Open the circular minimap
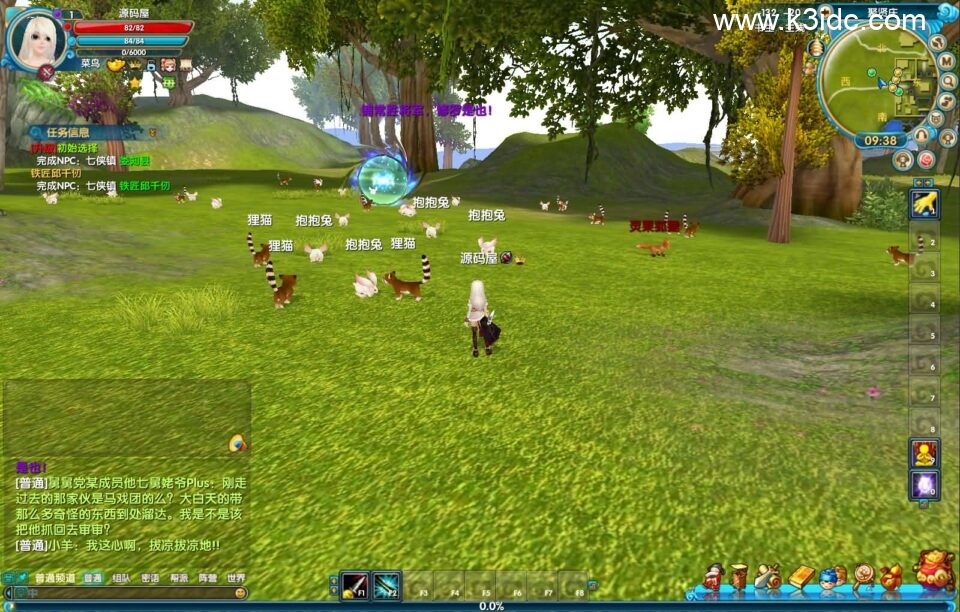 876,83
